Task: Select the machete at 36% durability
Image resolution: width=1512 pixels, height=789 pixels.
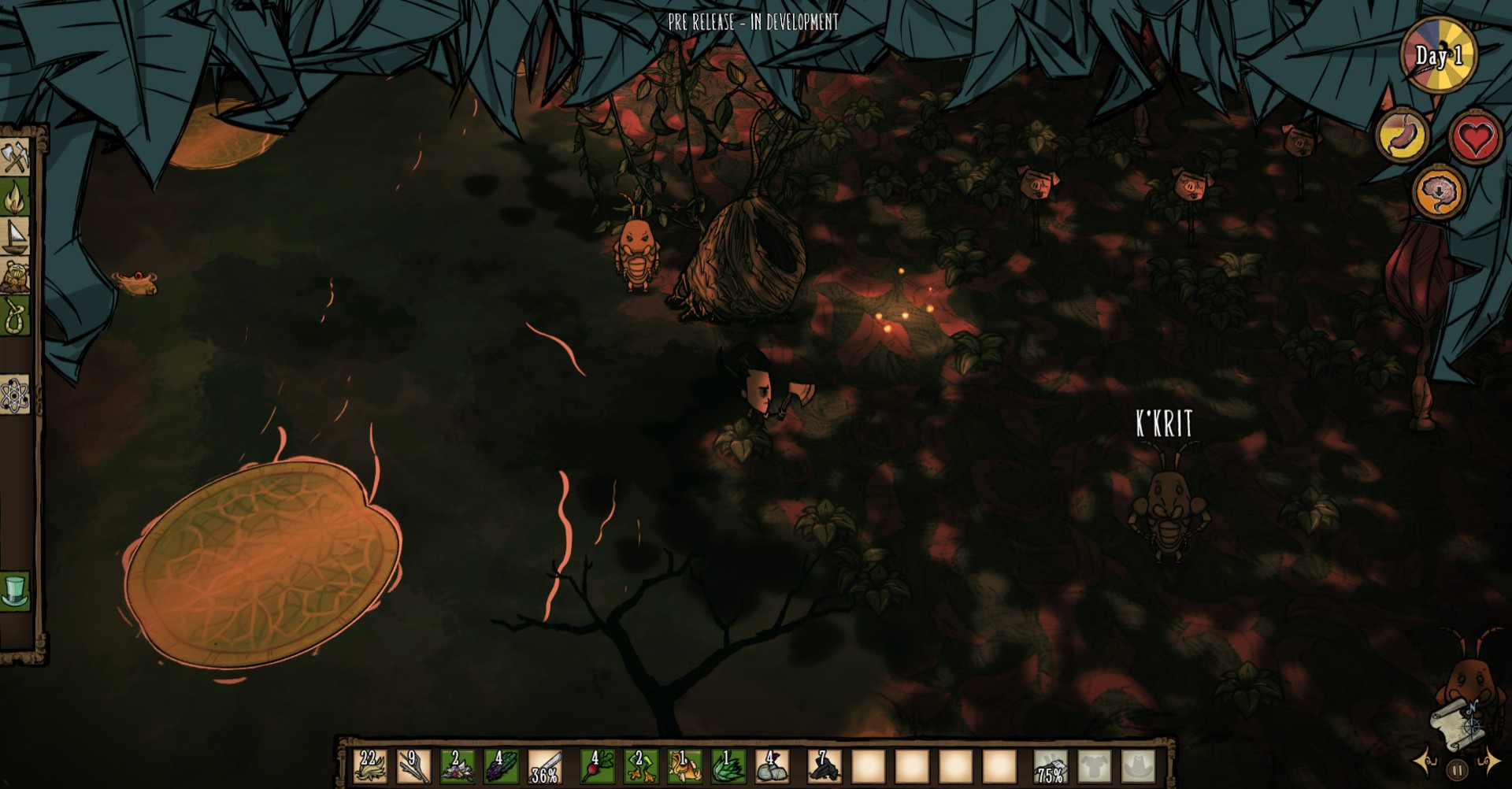Action: [x=545, y=765]
